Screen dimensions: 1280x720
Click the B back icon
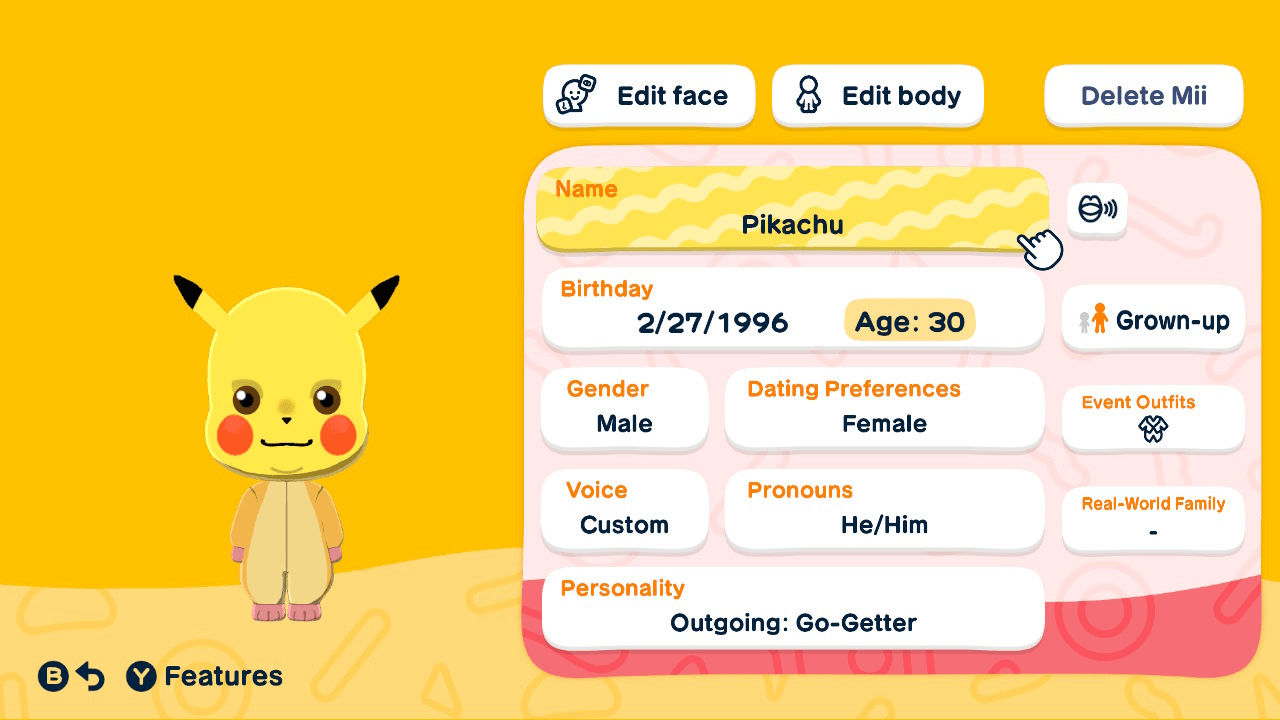pyautogui.click(x=52, y=676)
